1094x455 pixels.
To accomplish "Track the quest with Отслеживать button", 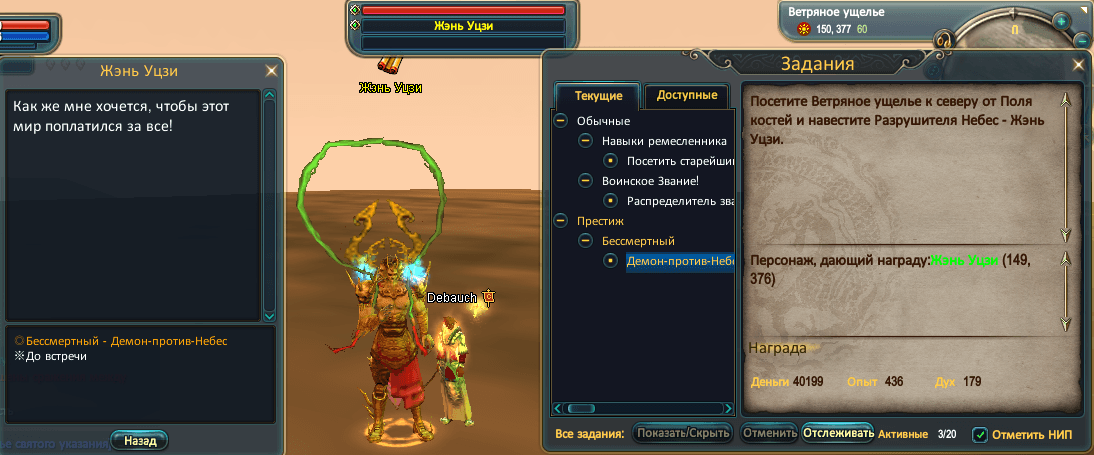I will [x=838, y=433].
